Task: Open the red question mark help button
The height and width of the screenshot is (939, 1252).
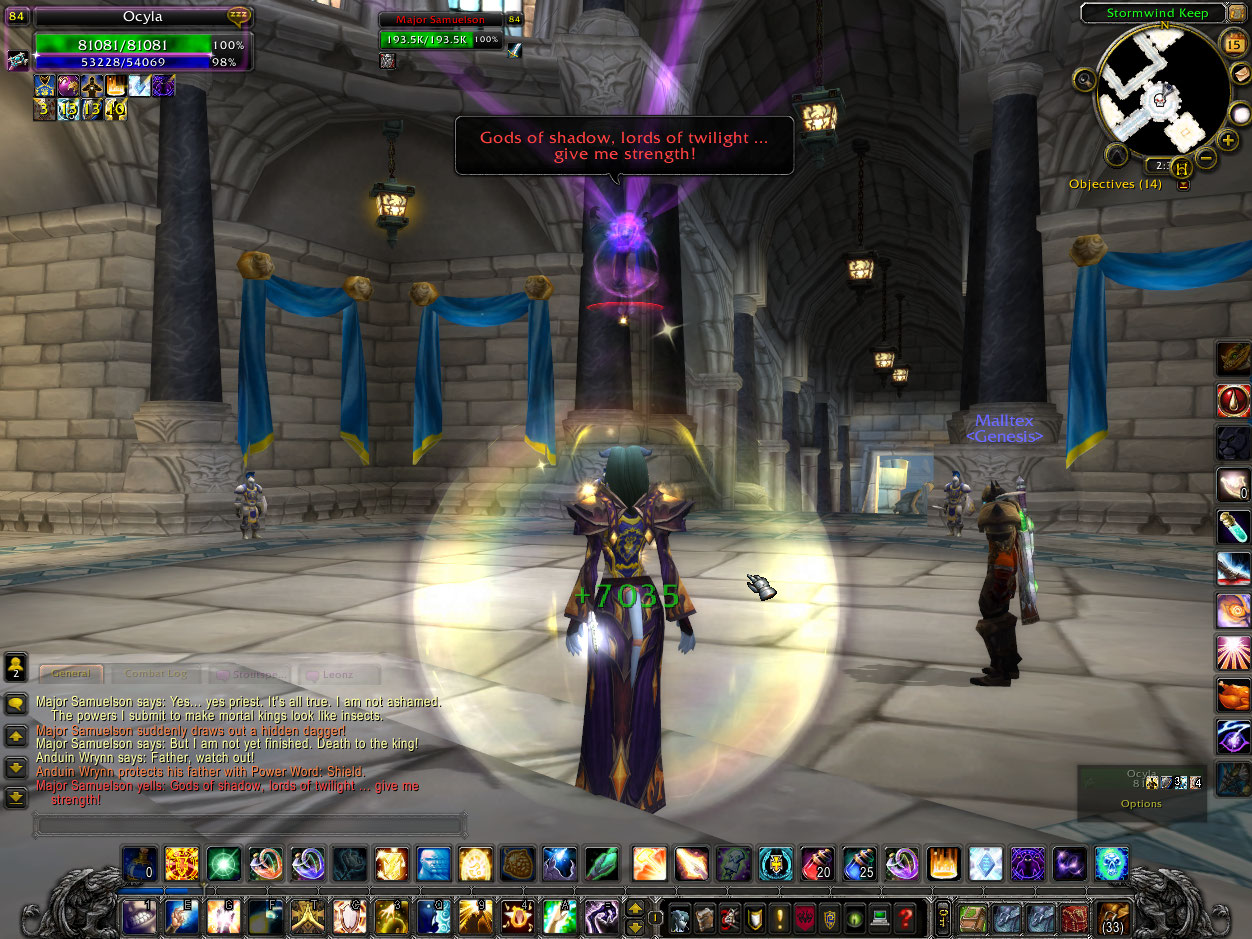Action: coord(904,917)
